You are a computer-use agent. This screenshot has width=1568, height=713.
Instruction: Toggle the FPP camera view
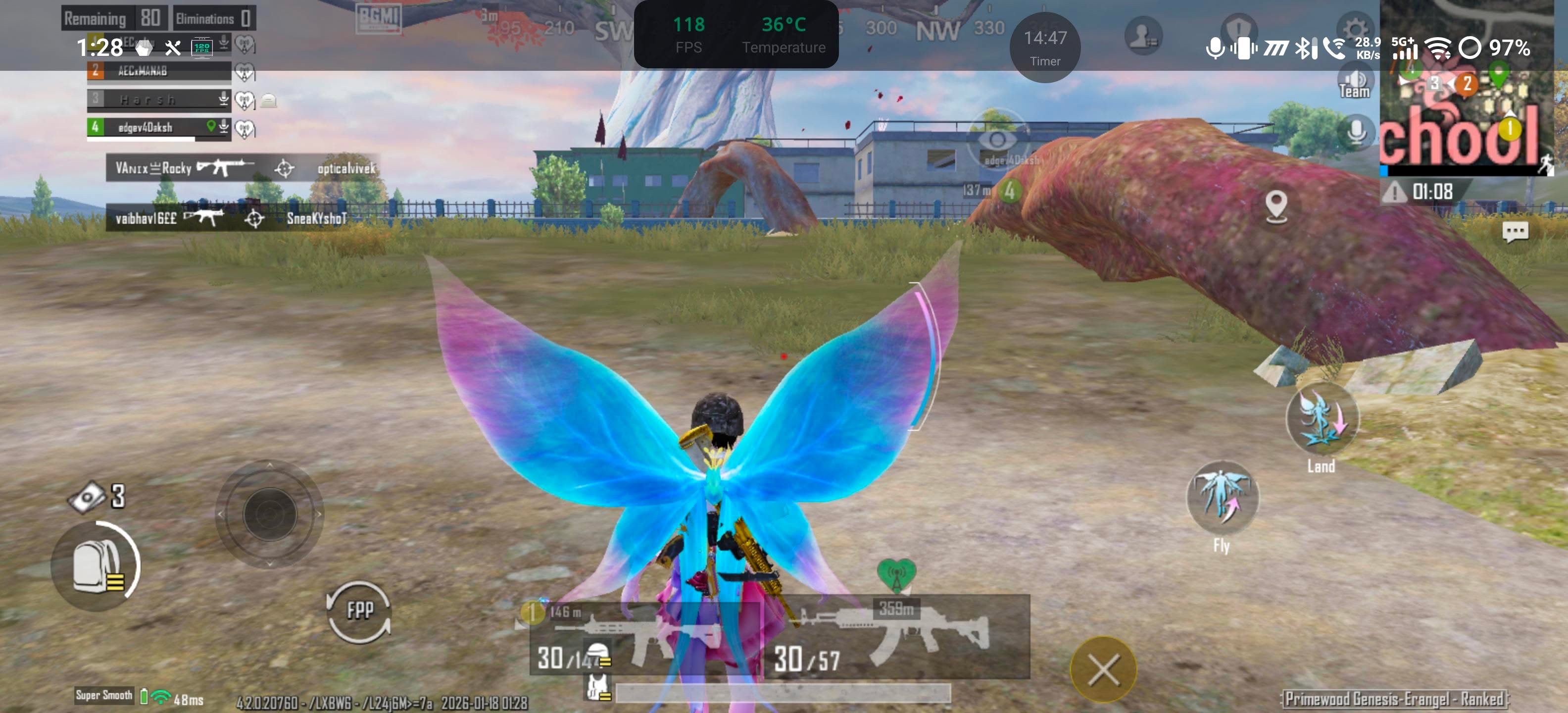click(359, 611)
